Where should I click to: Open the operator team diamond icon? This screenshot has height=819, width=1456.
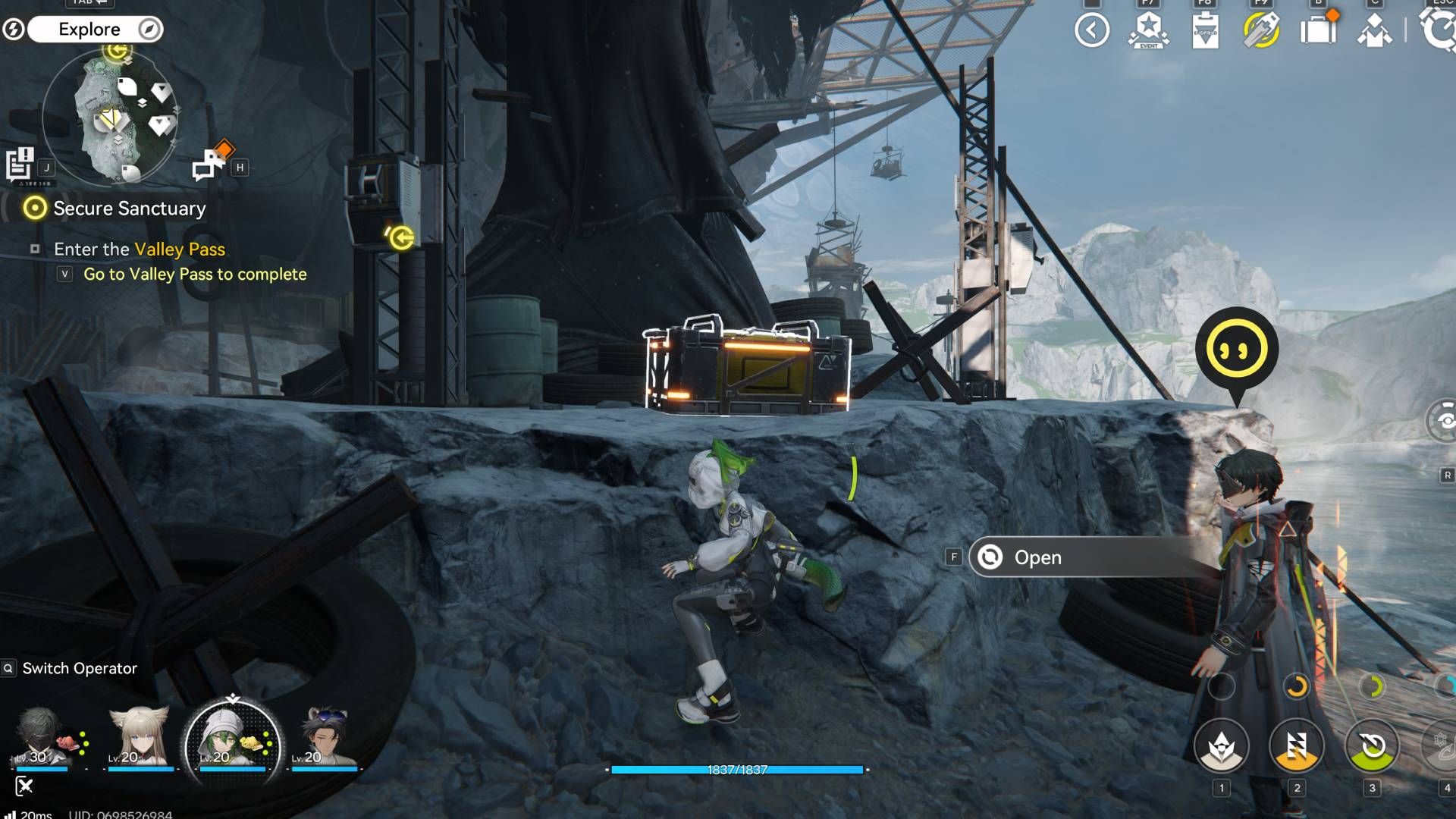pos(1374,30)
